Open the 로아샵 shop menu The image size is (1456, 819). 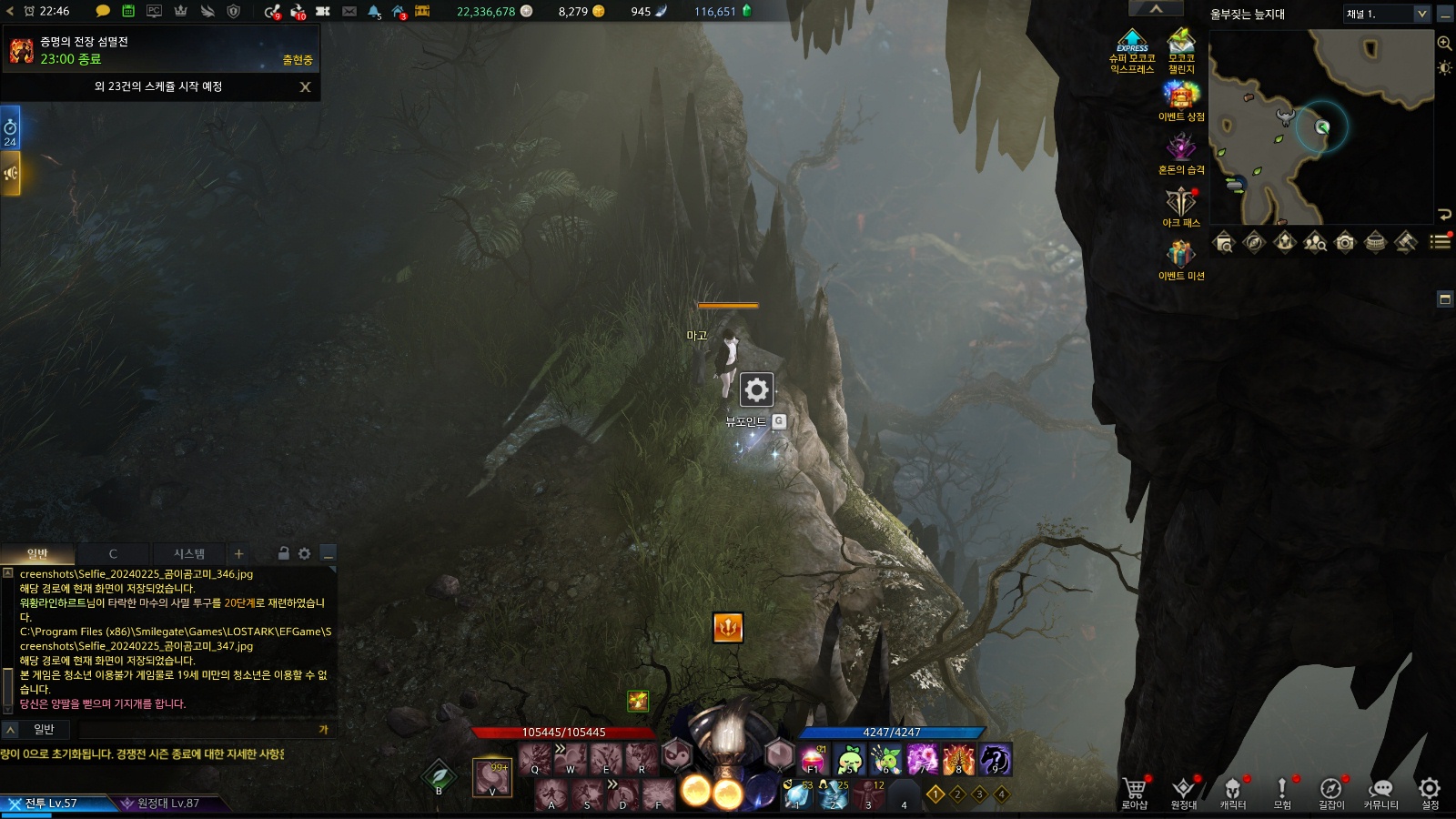point(1134,790)
